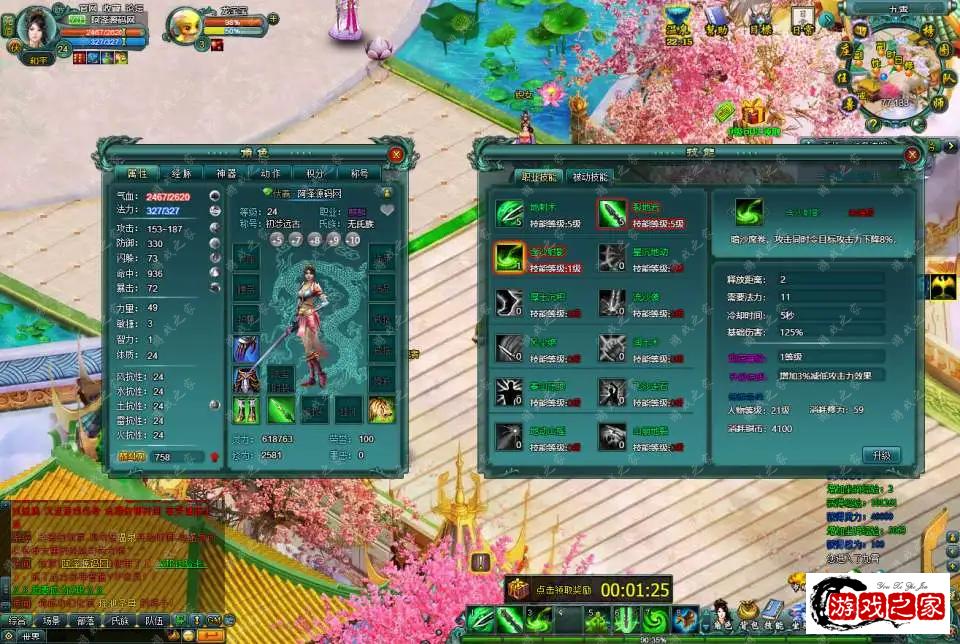
Task: Select the 星沉地动 skill icon
Action: (x=611, y=257)
